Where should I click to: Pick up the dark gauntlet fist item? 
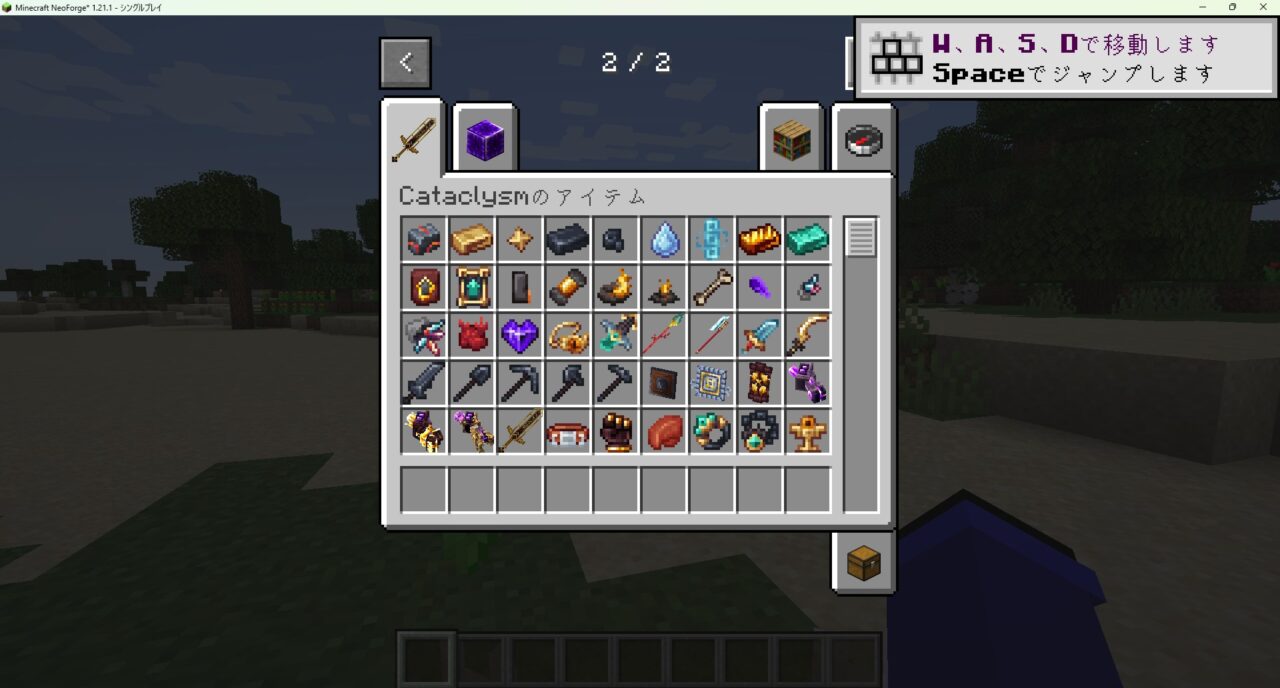click(x=616, y=432)
